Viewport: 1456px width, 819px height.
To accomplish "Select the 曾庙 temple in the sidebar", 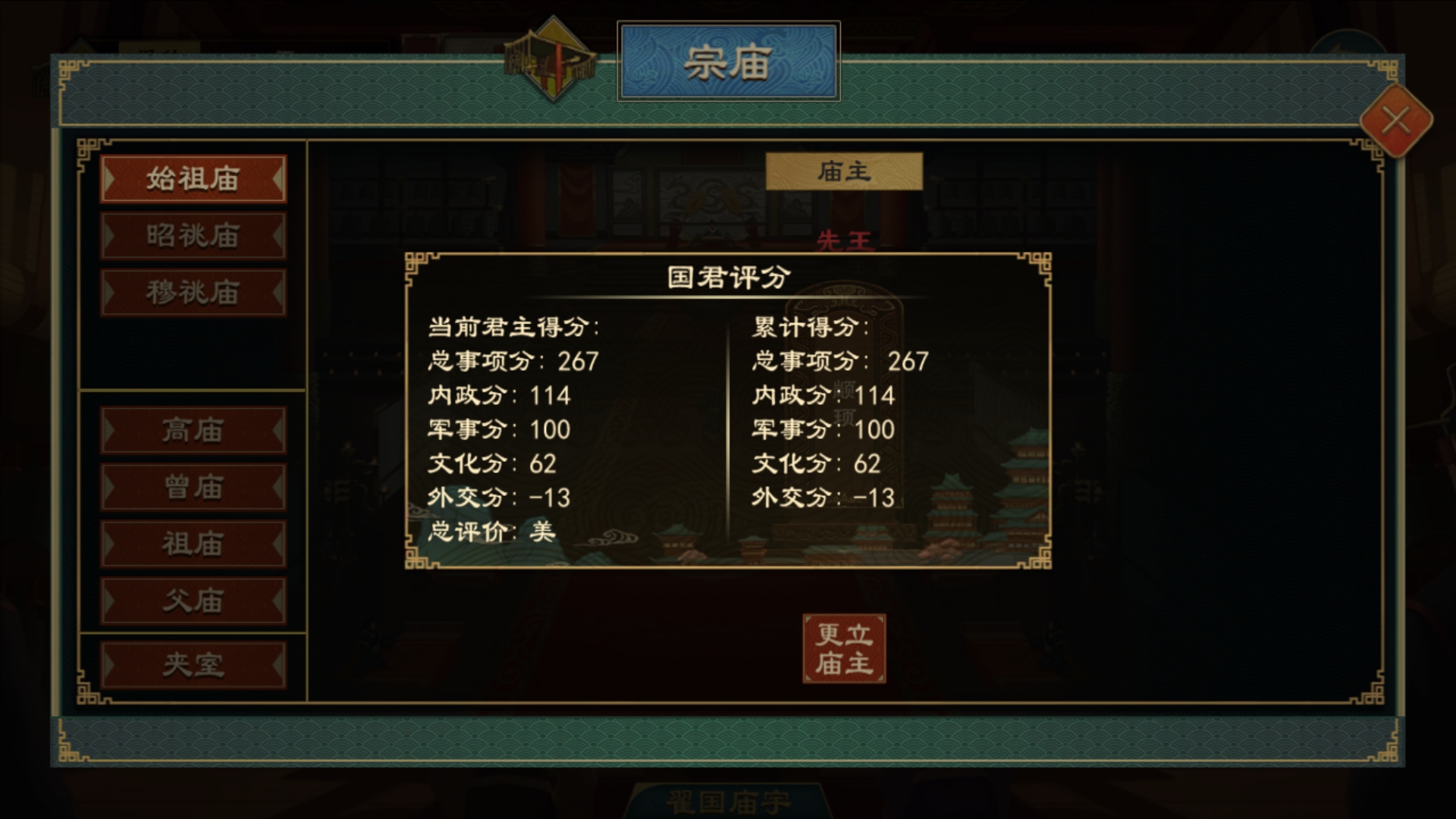I will coord(193,488).
